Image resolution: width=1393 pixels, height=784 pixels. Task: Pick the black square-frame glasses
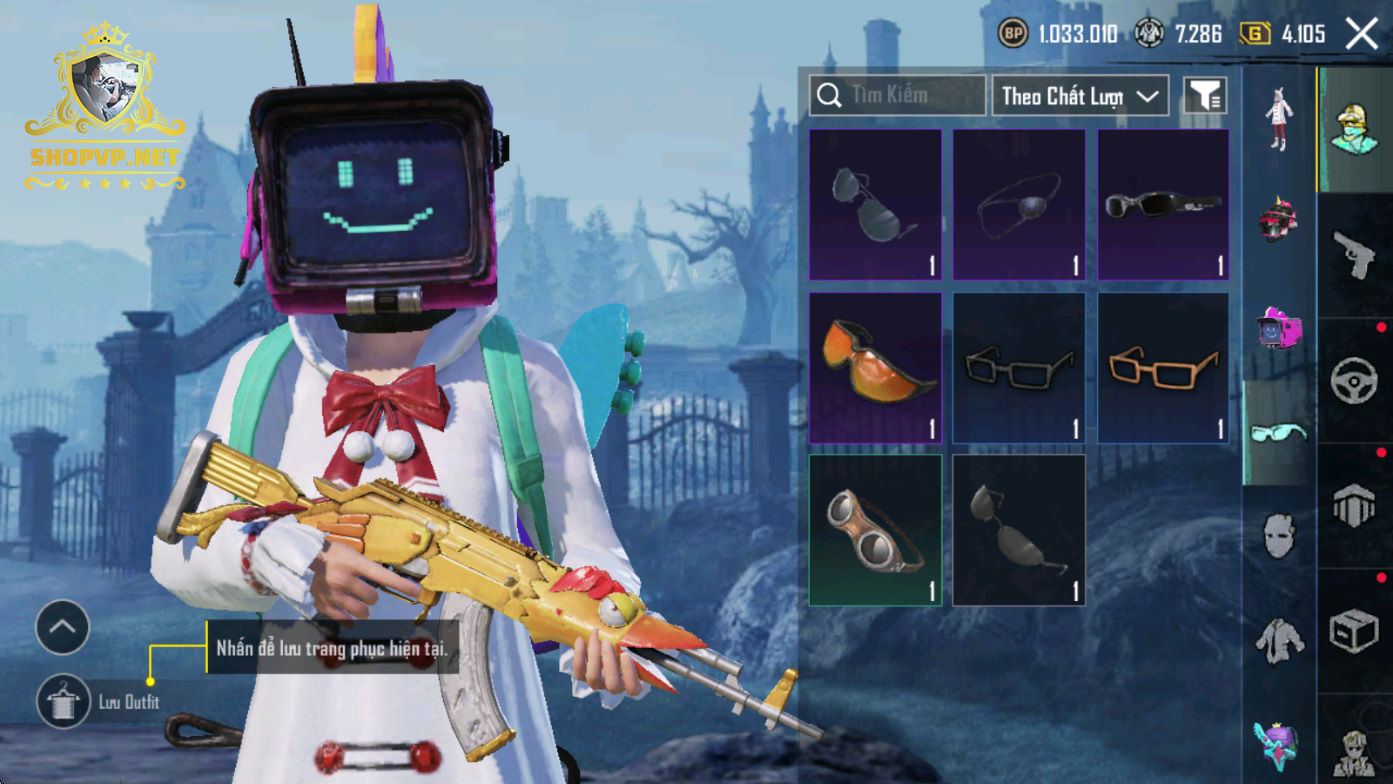point(1019,367)
